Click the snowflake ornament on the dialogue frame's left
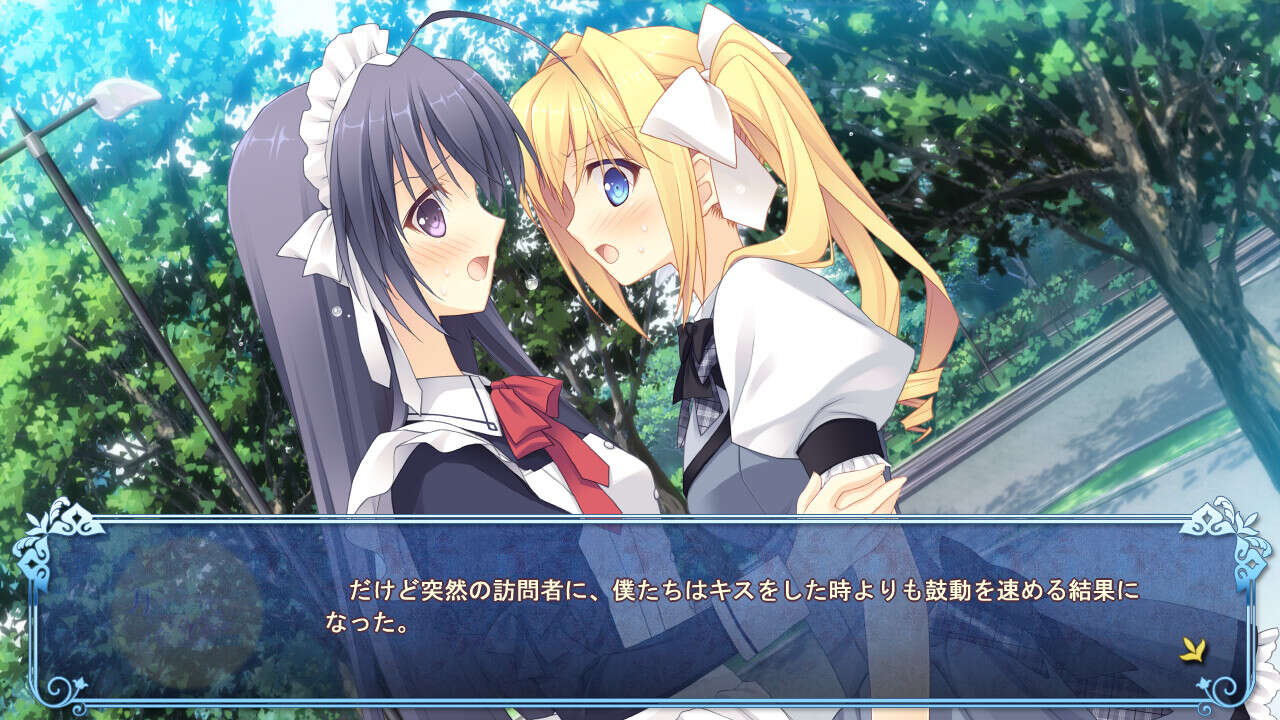This screenshot has width=1280, height=720. tap(30, 567)
